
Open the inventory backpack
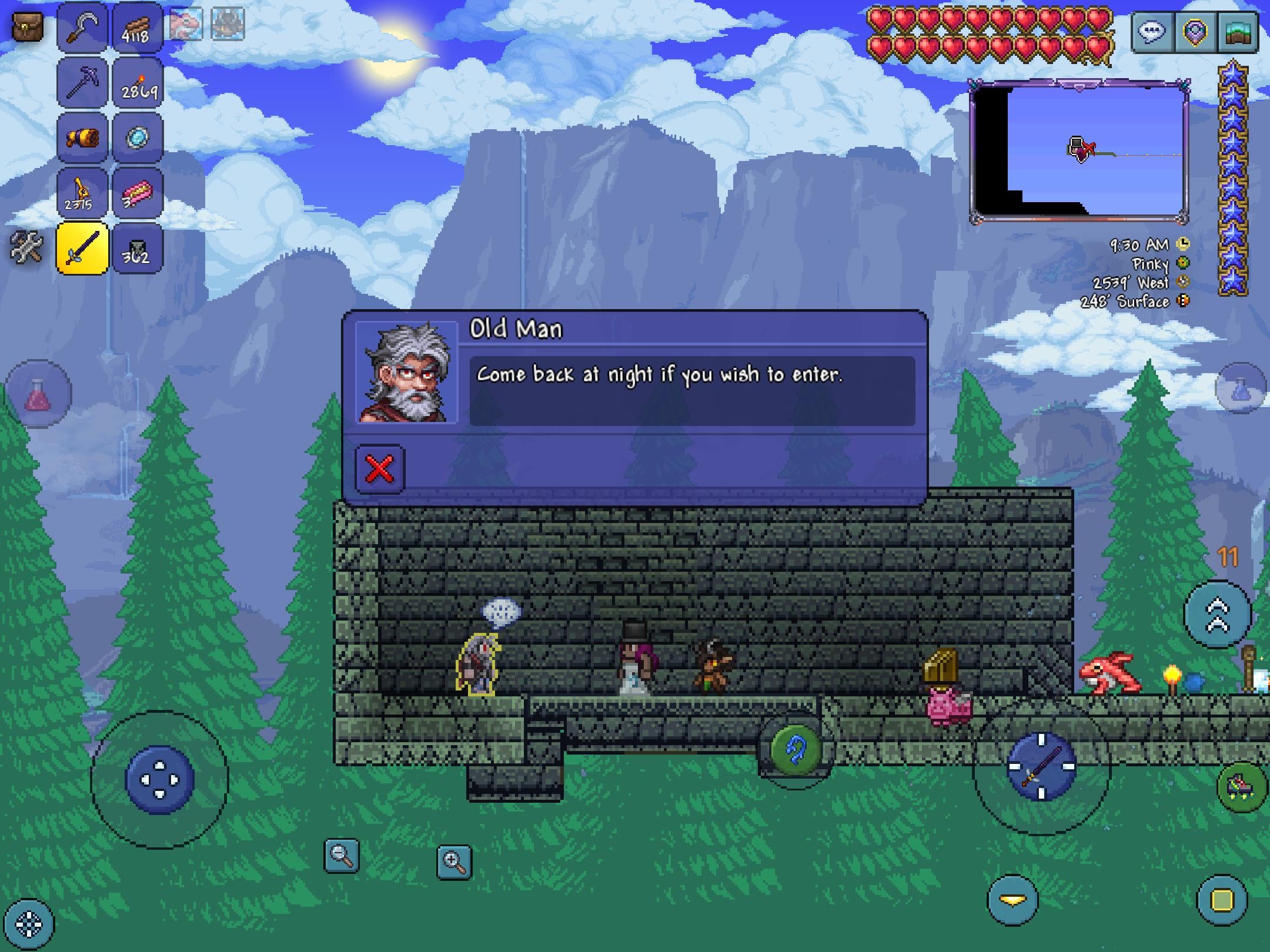click(28, 26)
